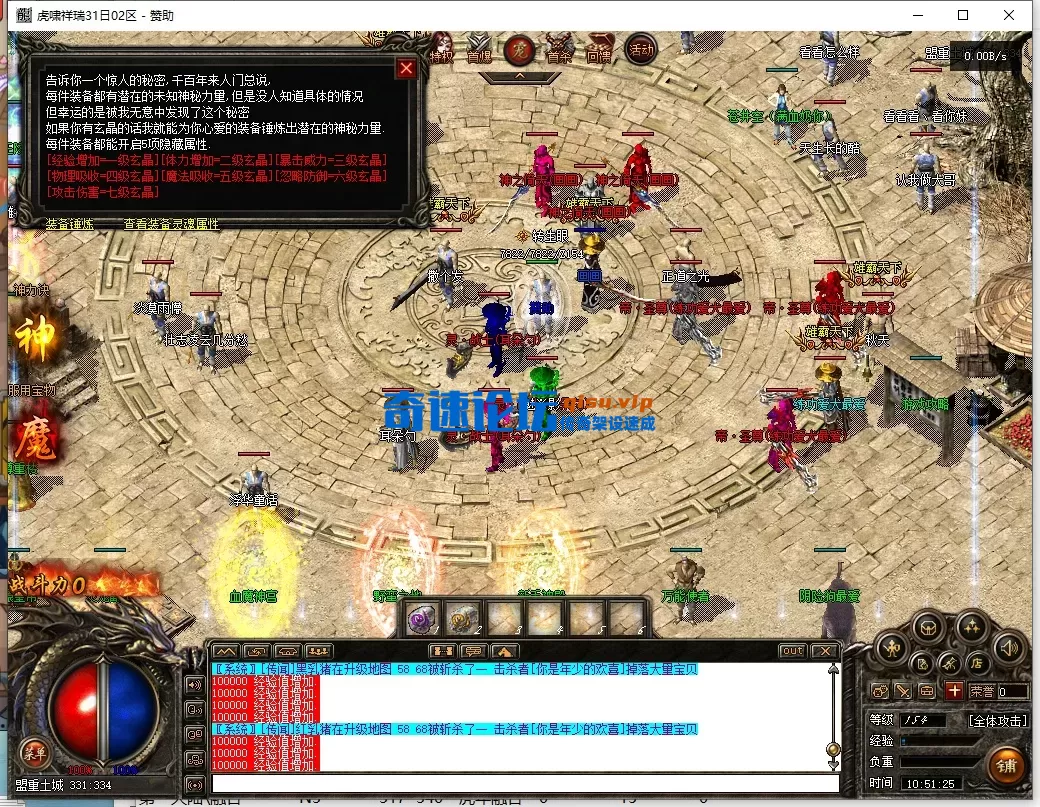This screenshot has width=1040, height=807.
Task: Close the equipment secret dialogue panel
Action: pyautogui.click(x=406, y=68)
